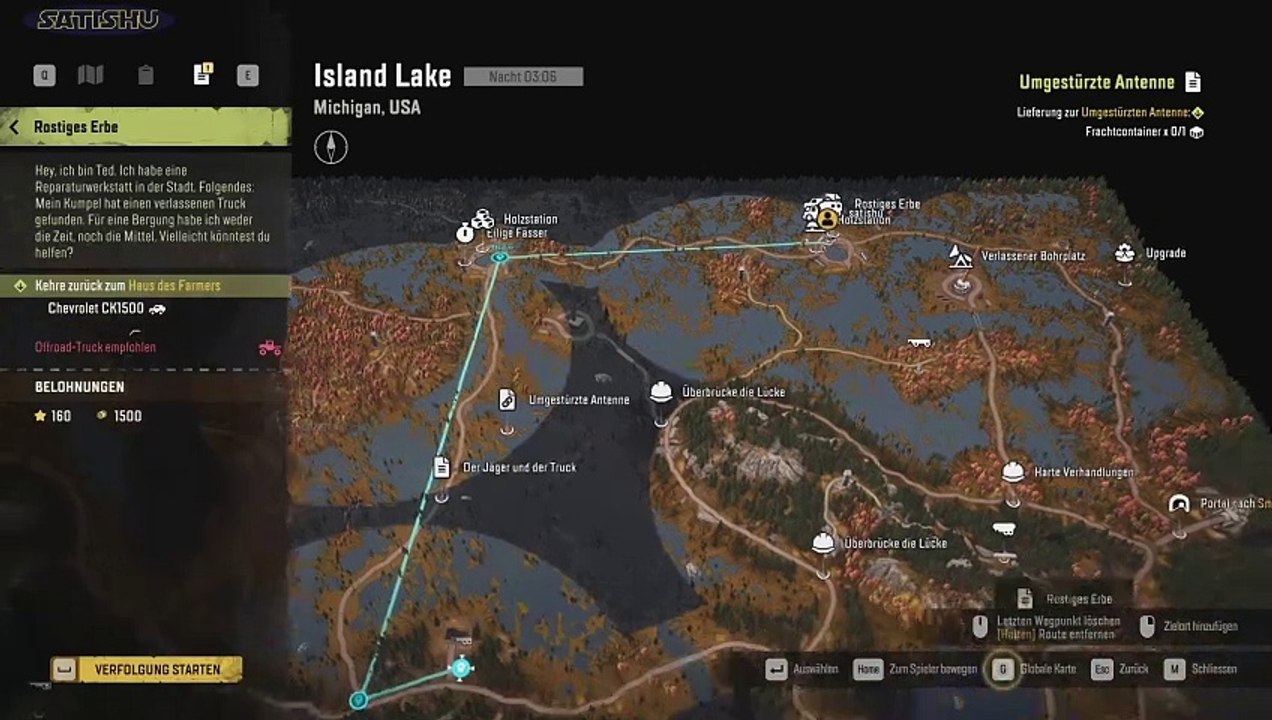
Task: Start tracking with Verfolgung Starten button
Action: [148, 669]
